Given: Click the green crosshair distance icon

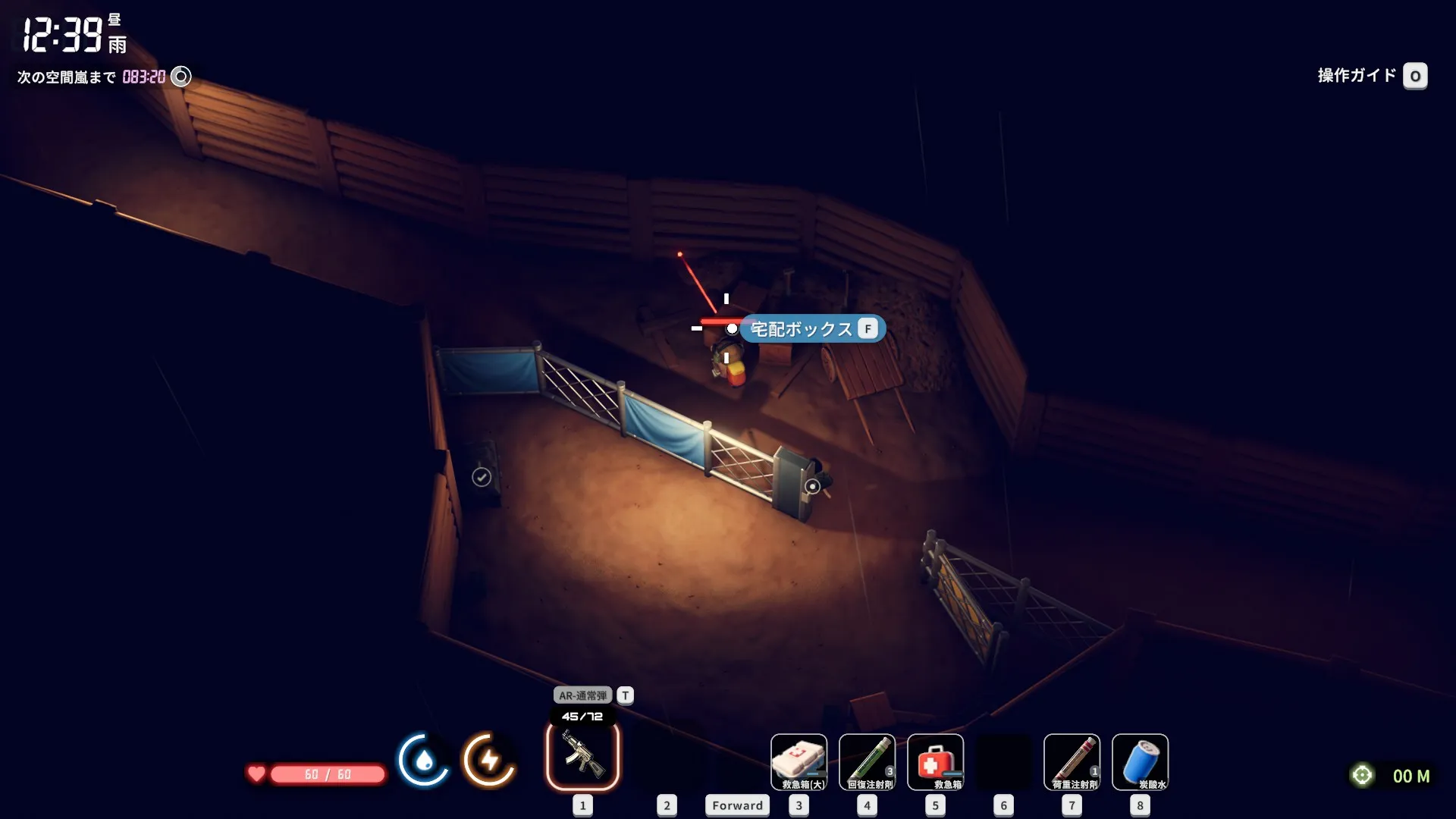Looking at the screenshot, I should (1362, 775).
